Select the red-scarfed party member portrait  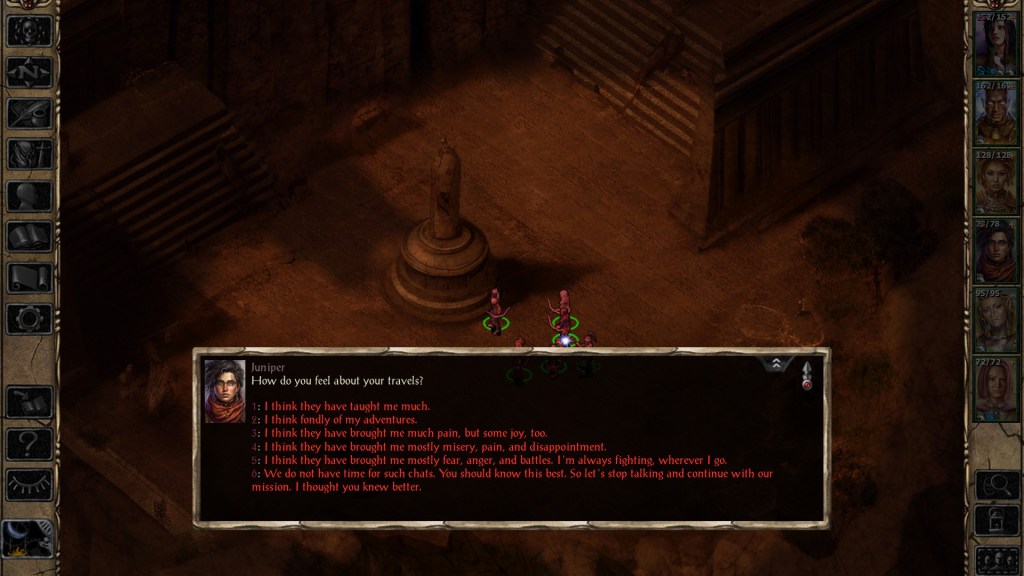[995, 253]
